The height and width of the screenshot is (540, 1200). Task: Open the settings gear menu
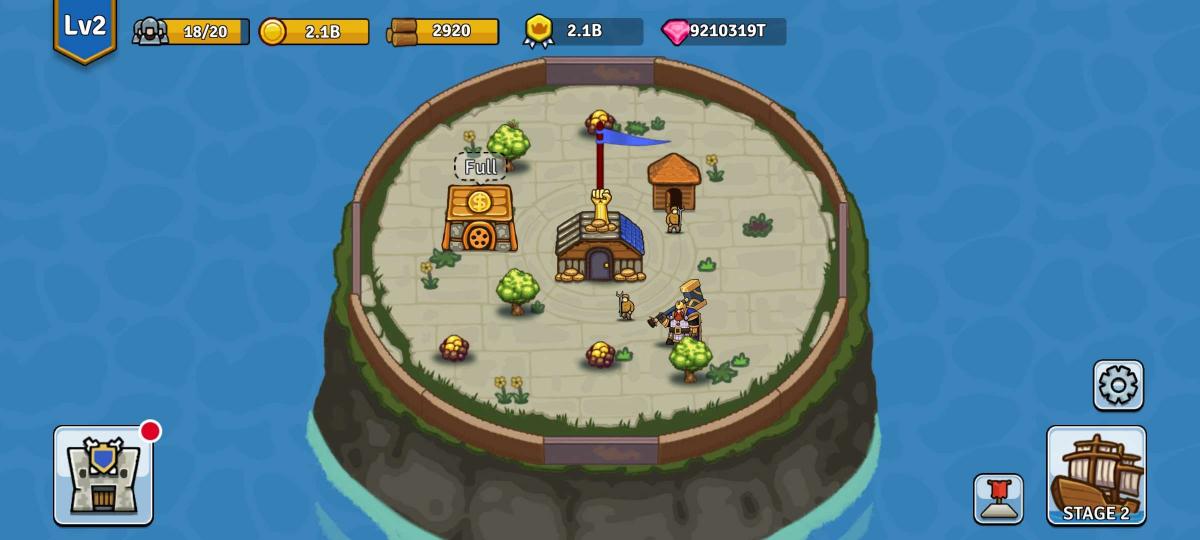1118,385
